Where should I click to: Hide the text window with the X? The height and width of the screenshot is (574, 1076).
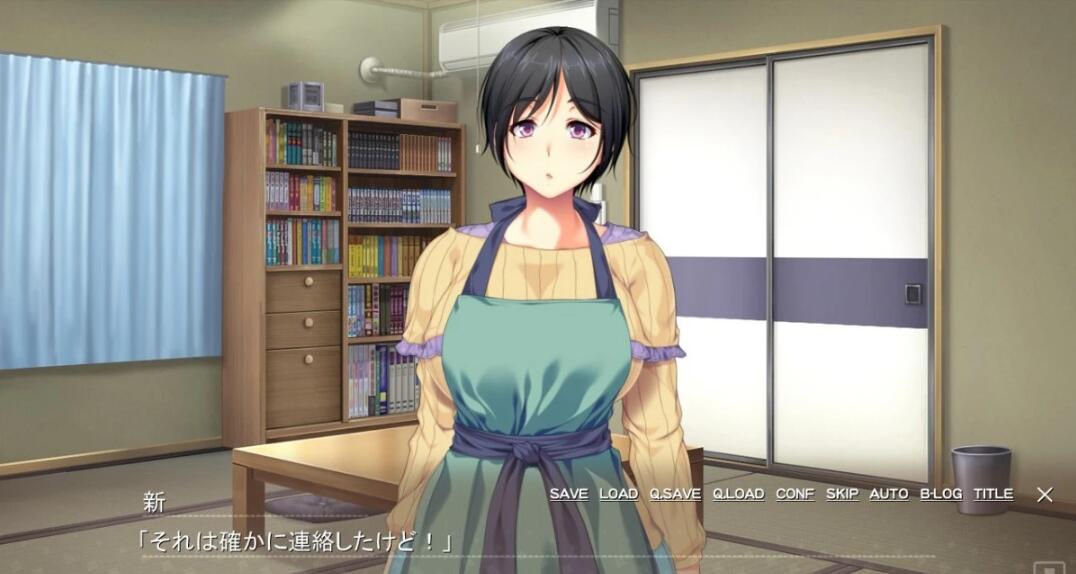pos(1044,494)
